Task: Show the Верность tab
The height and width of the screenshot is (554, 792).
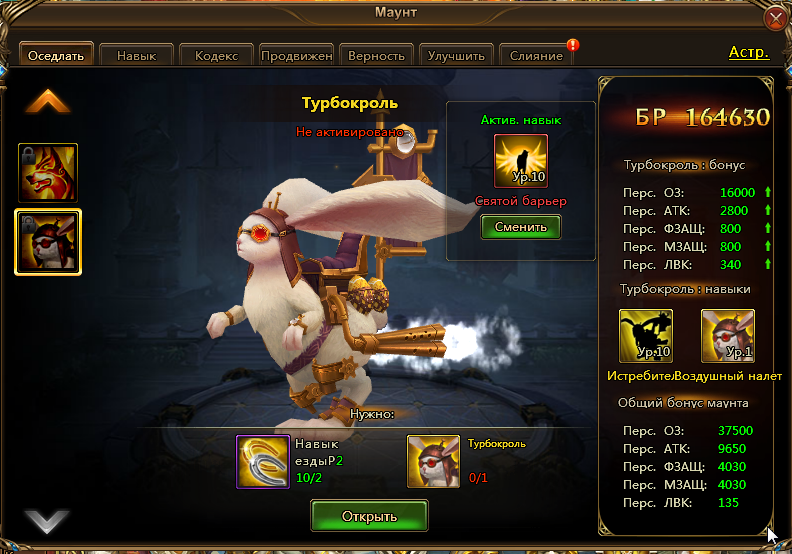Action: [377, 56]
